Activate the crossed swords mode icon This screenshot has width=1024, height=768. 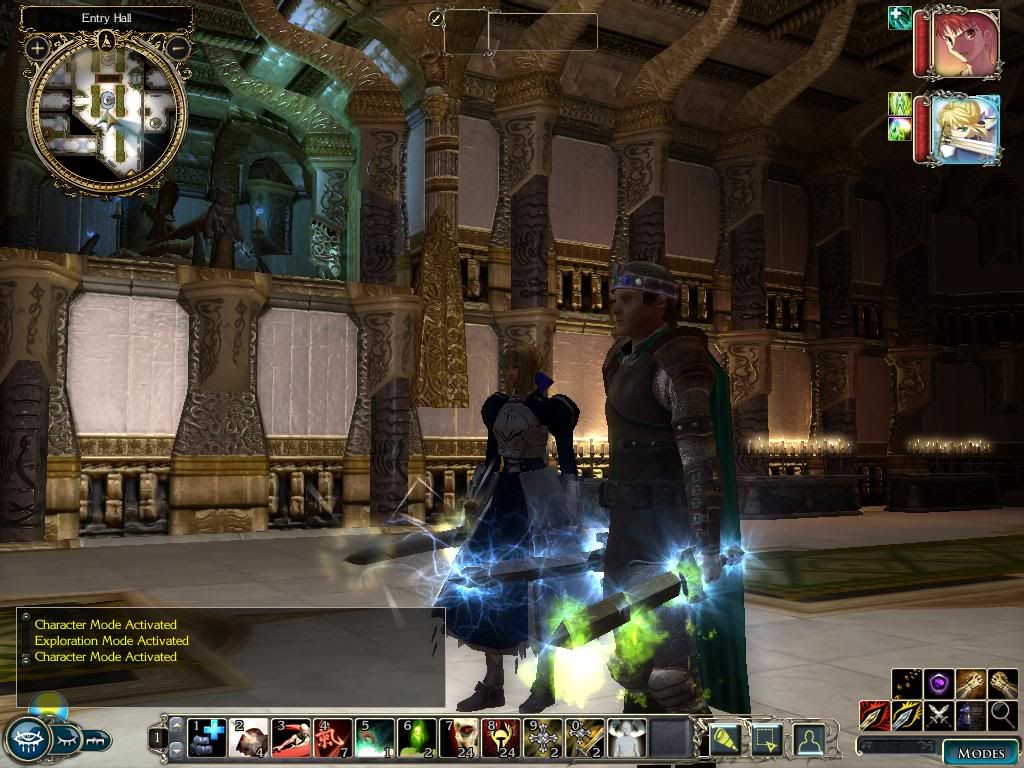pyautogui.click(x=938, y=715)
